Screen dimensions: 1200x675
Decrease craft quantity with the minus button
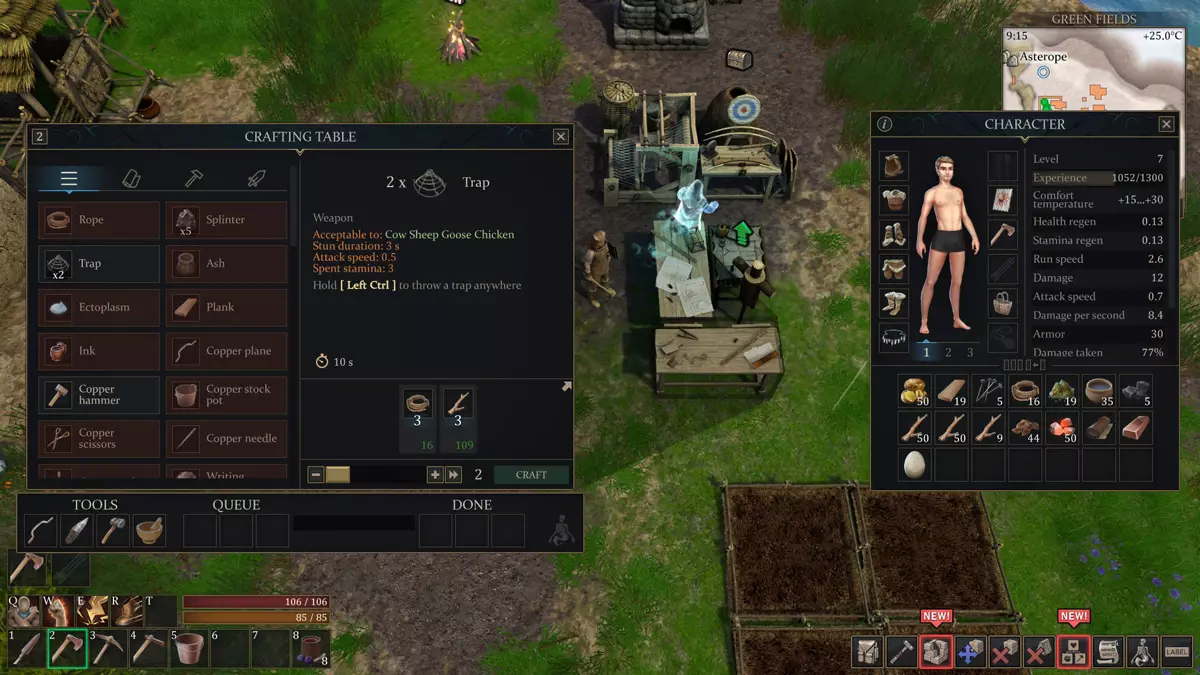point(316,475)
